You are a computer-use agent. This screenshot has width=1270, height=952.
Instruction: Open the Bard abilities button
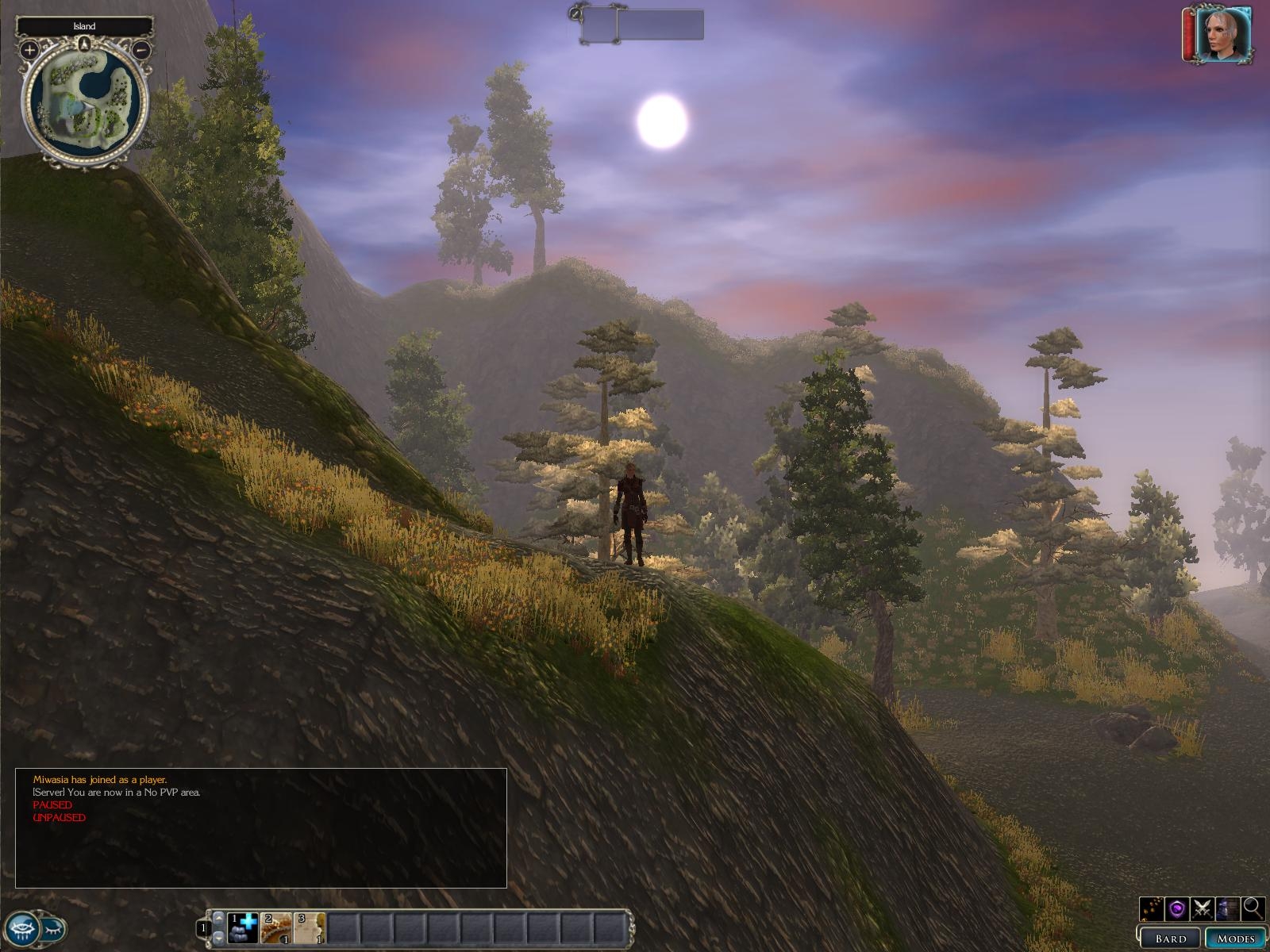1171,939
